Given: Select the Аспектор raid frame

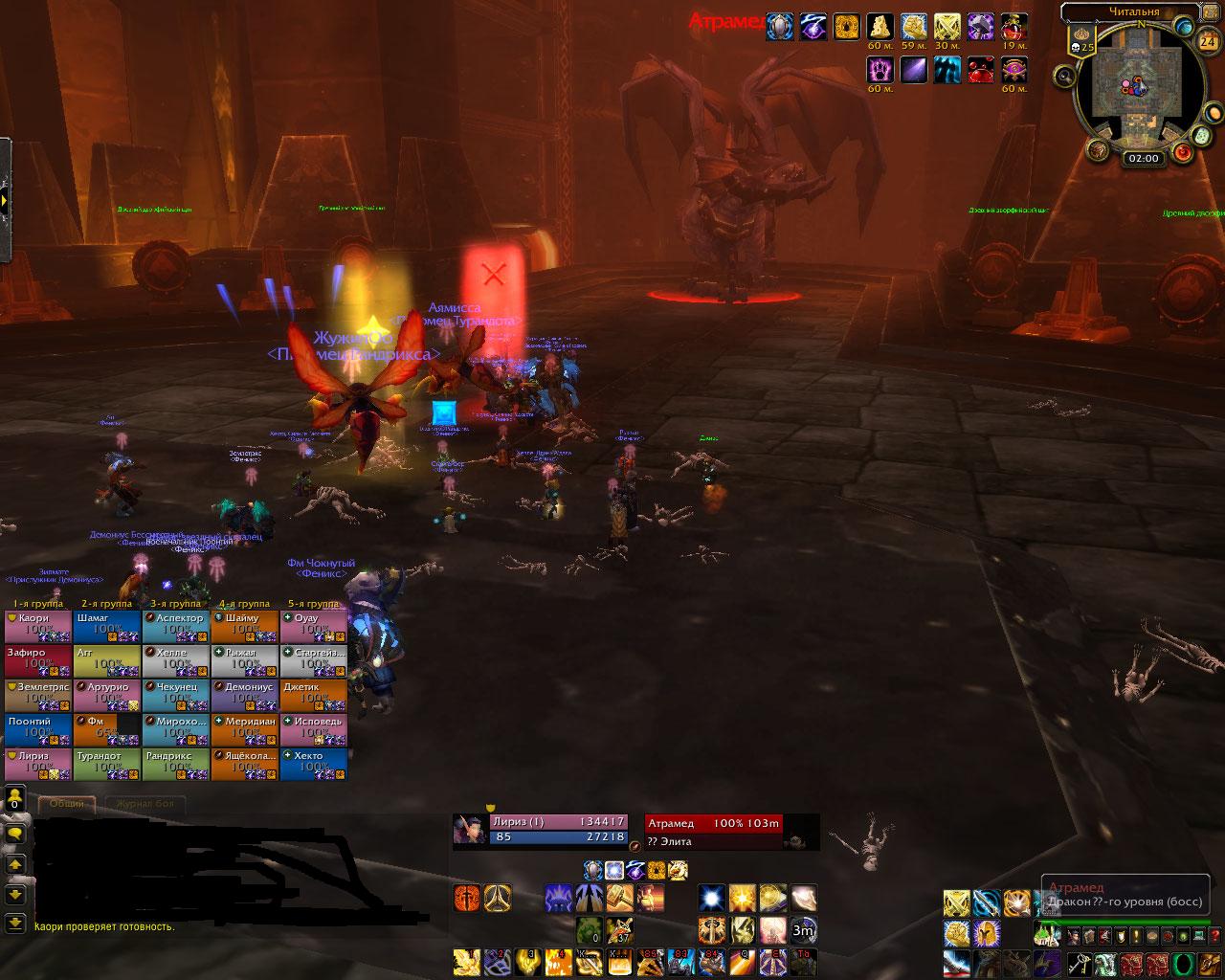Looking at the screenshot, I should (x=176, y=625).
